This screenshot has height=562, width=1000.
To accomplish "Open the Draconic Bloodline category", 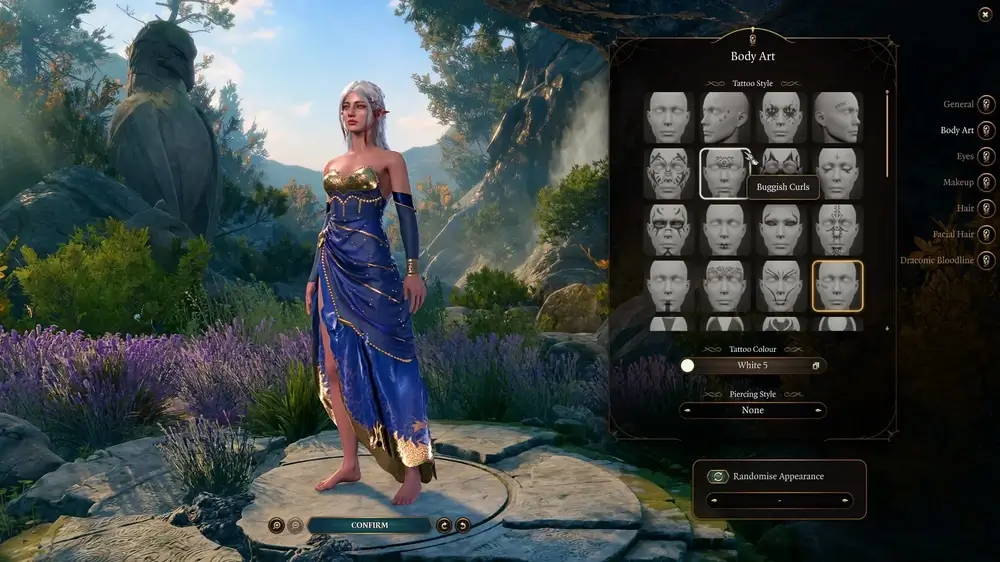I will [986, 260].
